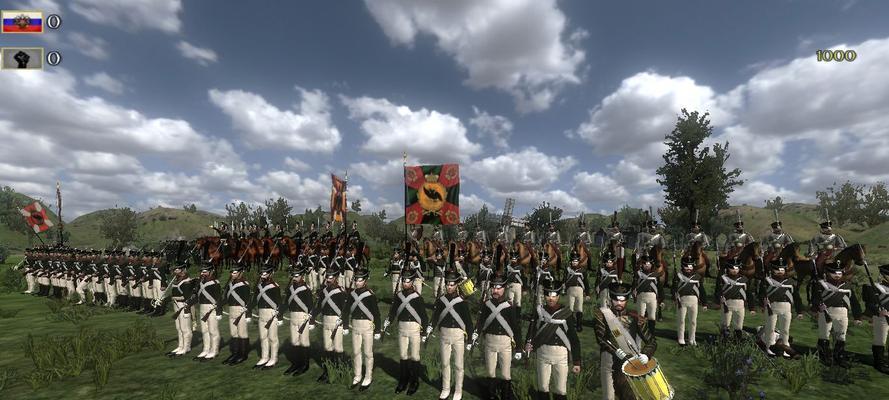The width and height of the screenshot is (889, 400).
Task: Click the Russian tricolor team flag icon
Action: pyautogui.click(x=22, y=21)
